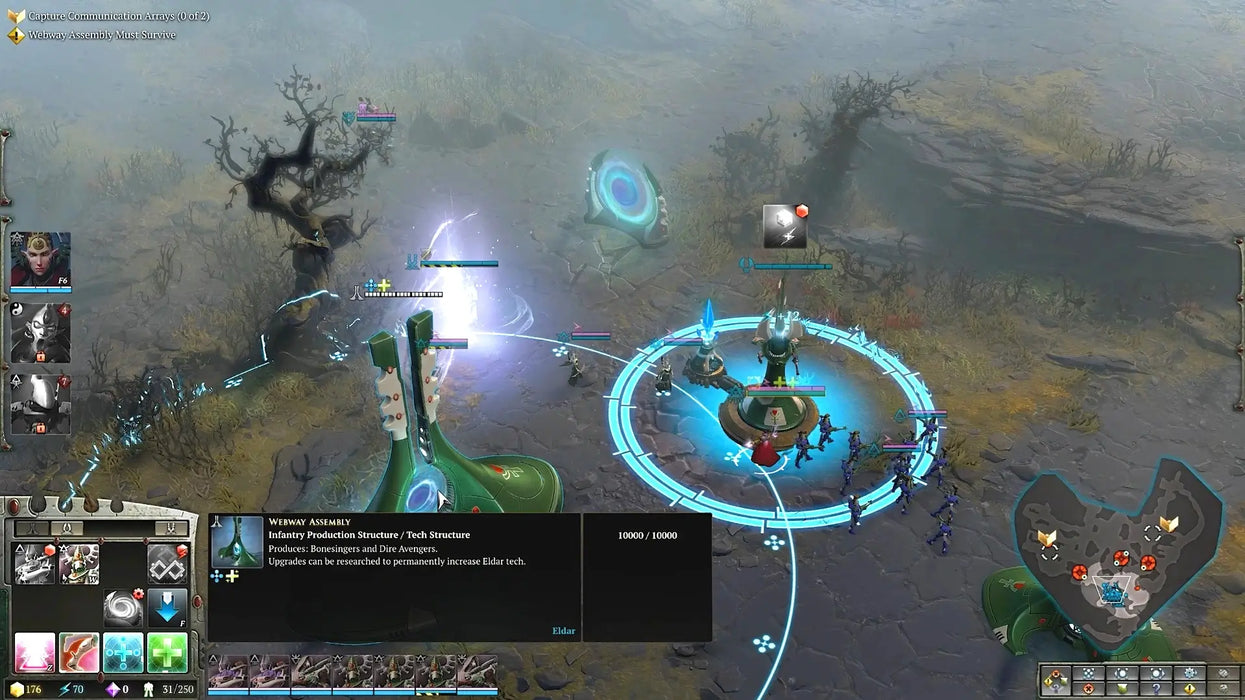Queue the Bonesinger unit production
The width and height of the screenshot is (1245, 700).
pyautogui.click(x=33, y=564)
